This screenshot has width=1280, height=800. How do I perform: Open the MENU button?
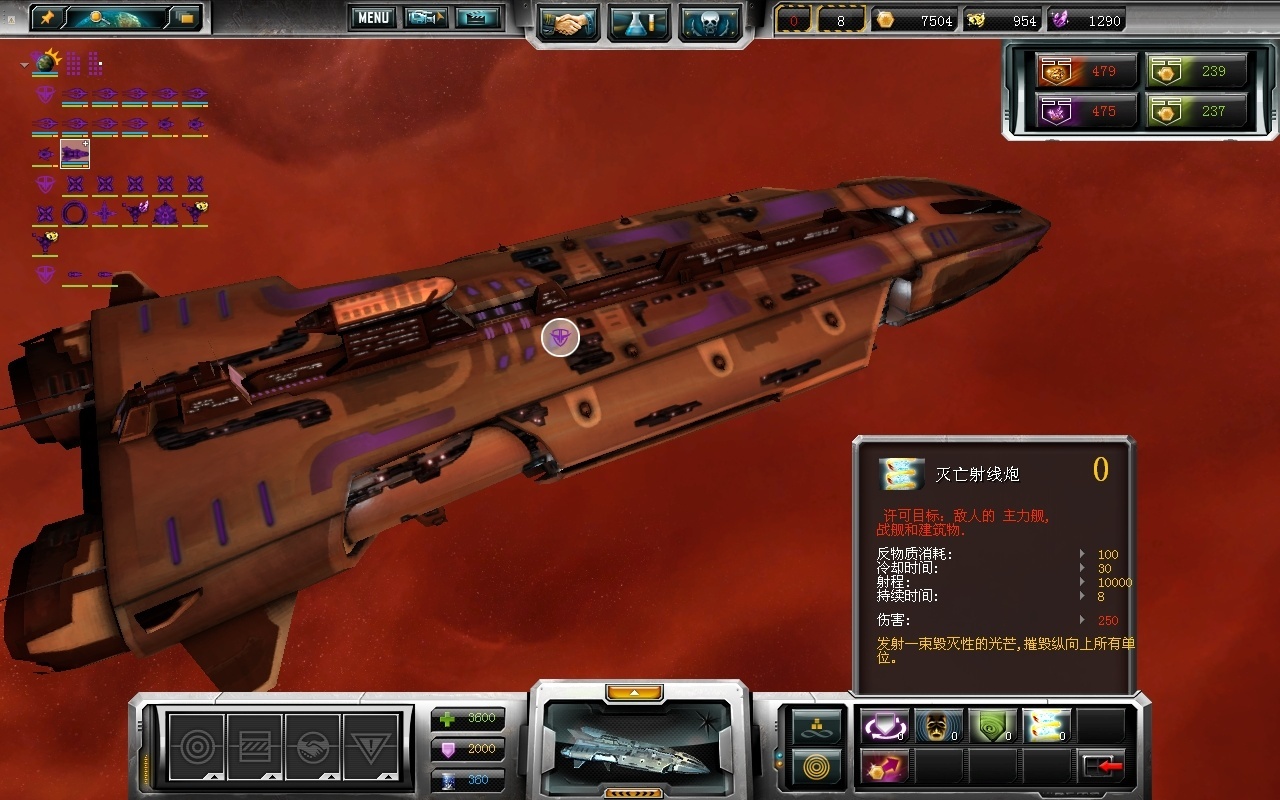(373, 17)
